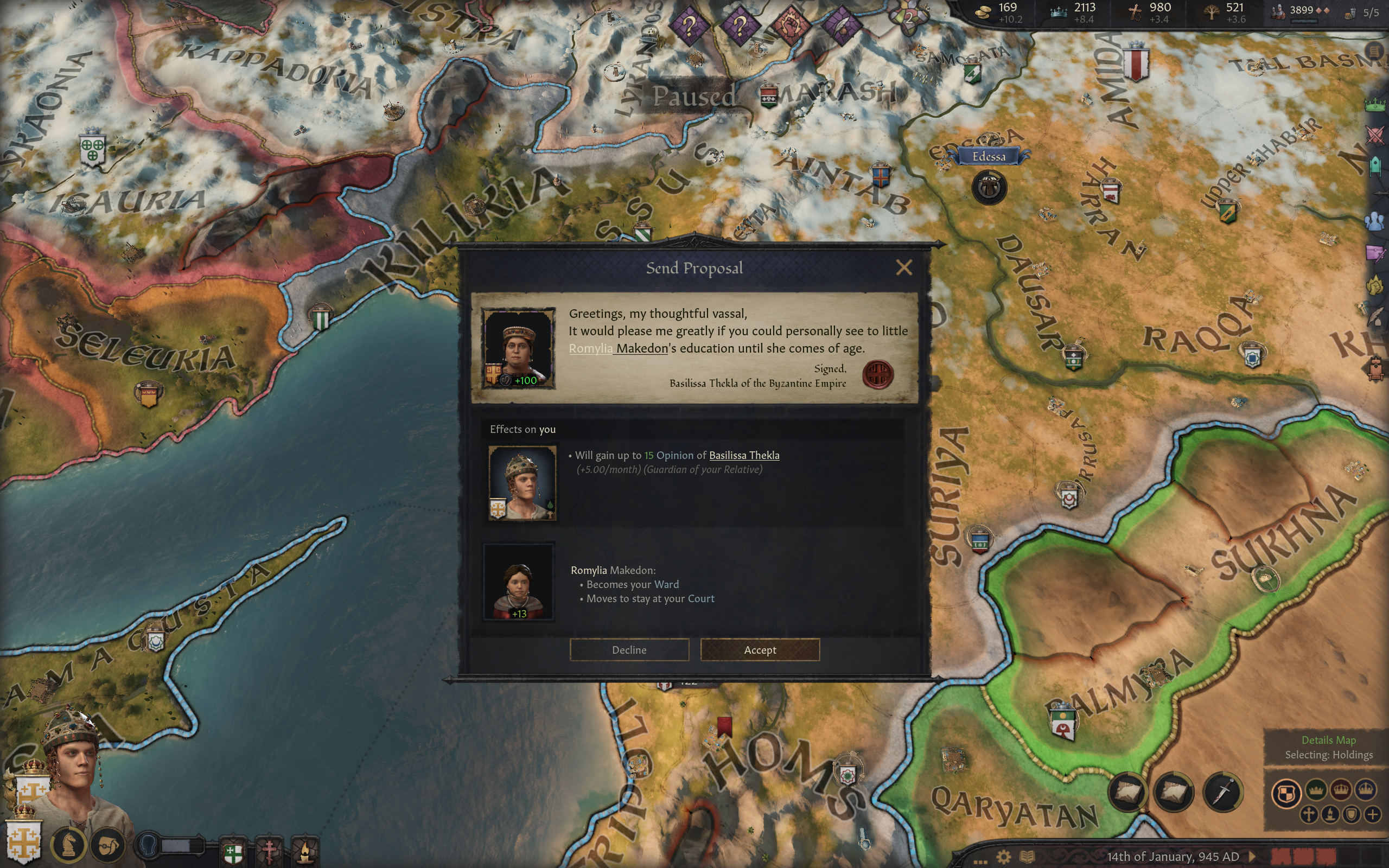This screenshot has width=1389, height=868.
Task: Open the bloody dagger scheme icon
Action: pyautogui.click(x=1222, y=793)
